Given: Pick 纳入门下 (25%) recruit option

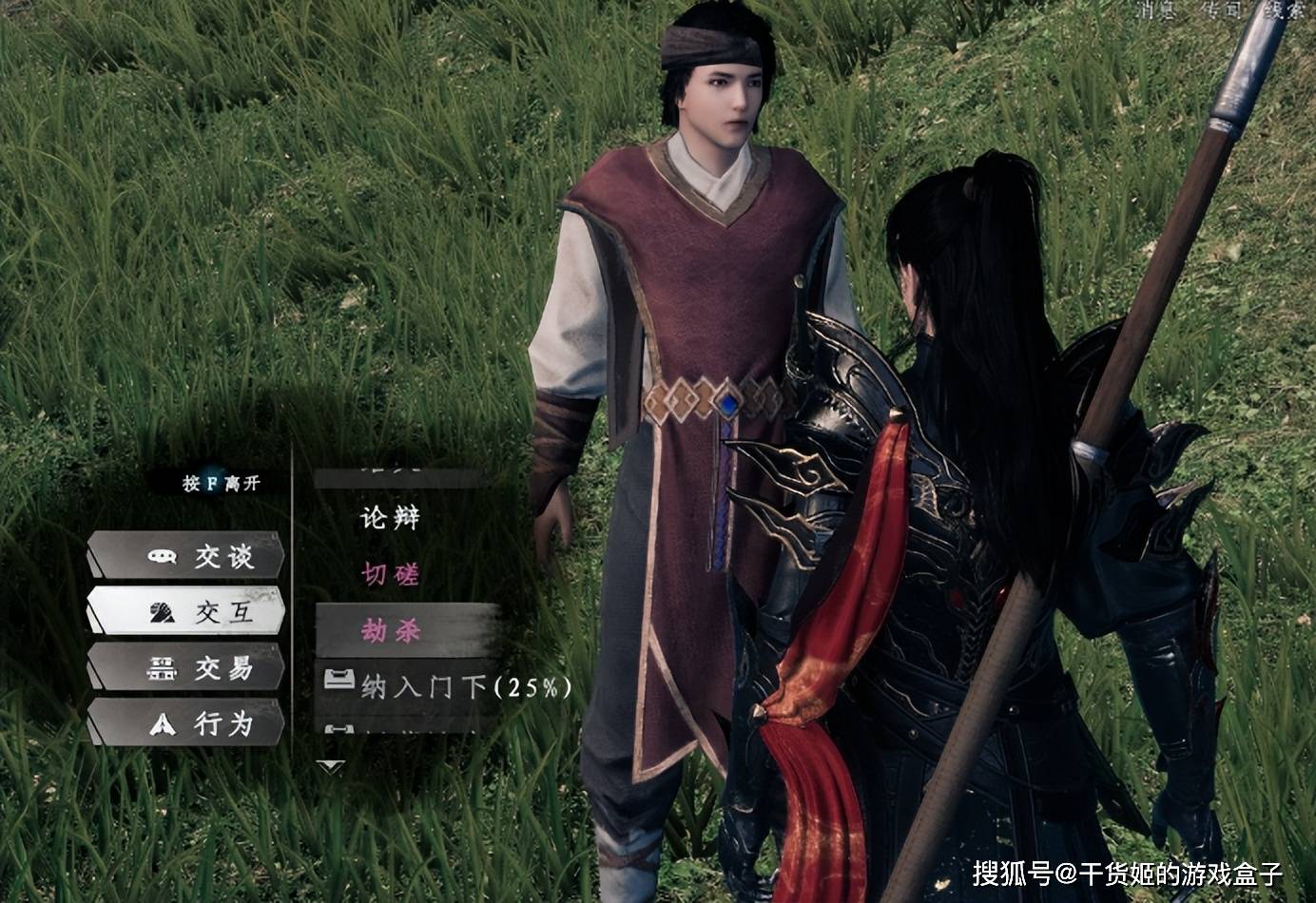Looking at the screenshot, I should point(464,686).
